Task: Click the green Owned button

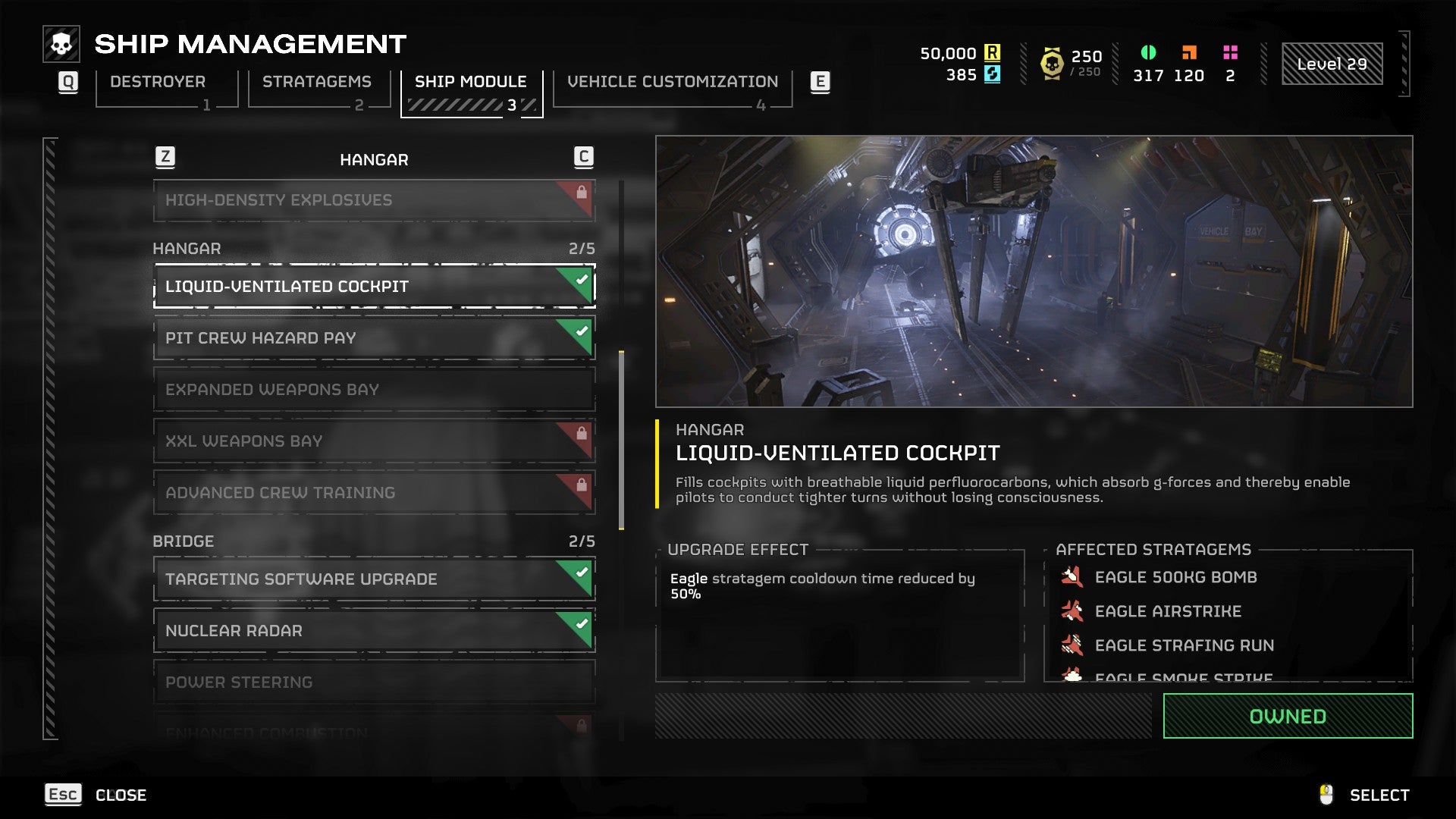Action: point(1287,716)
